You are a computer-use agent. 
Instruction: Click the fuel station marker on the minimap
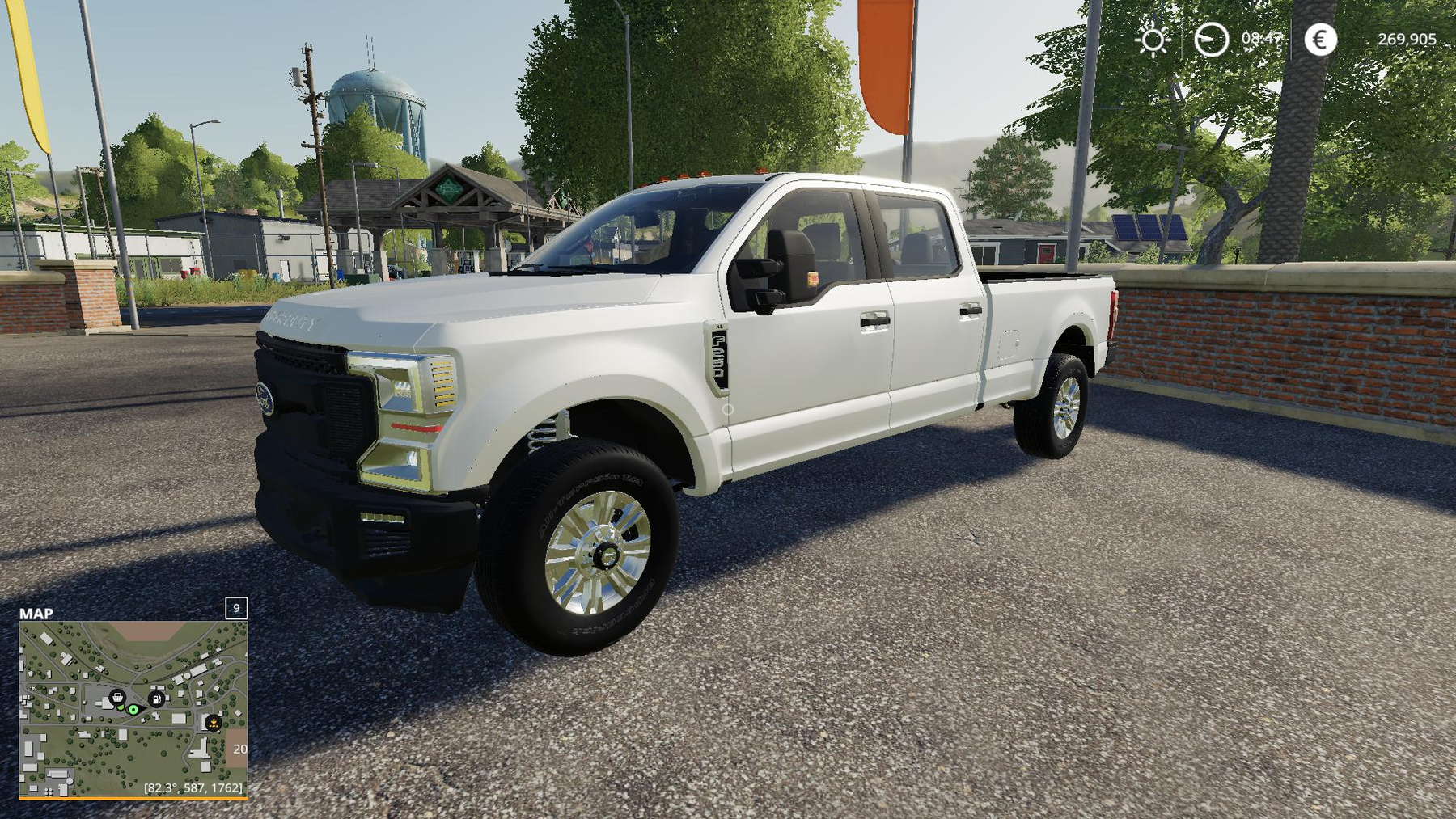coord(157,699)
